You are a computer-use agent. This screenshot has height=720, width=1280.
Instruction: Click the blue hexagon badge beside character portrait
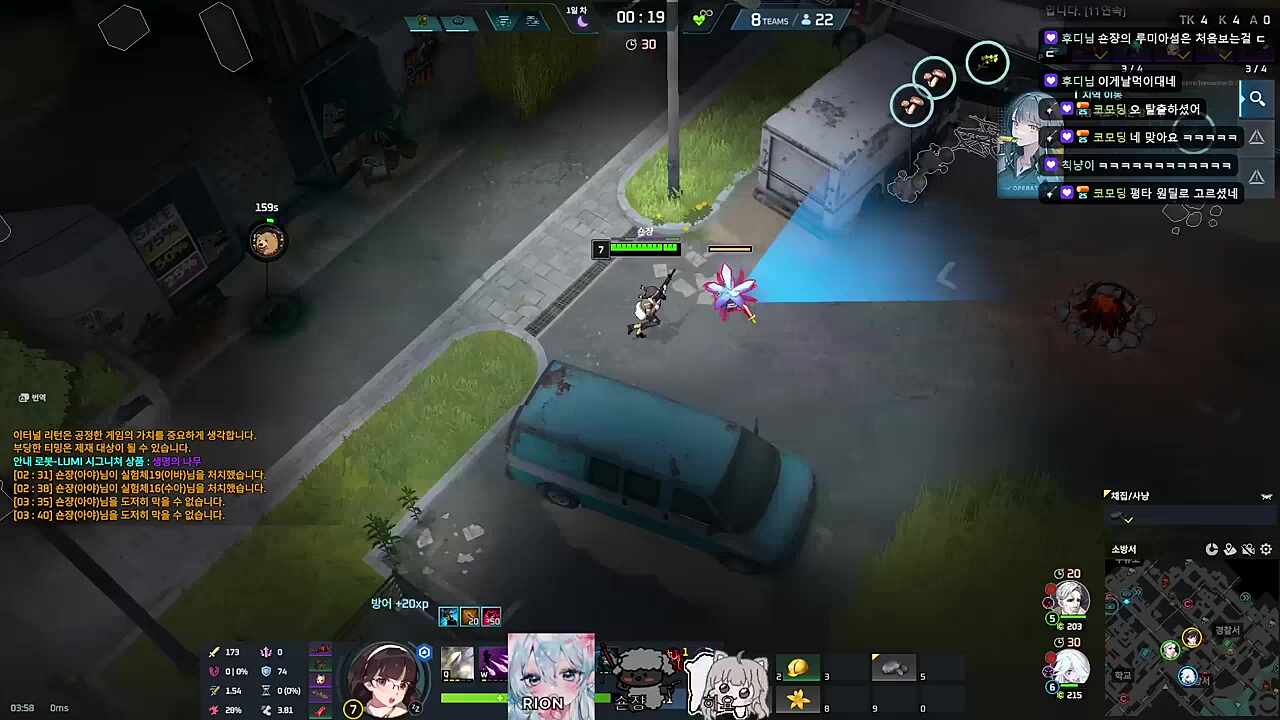tap(424, 651)
